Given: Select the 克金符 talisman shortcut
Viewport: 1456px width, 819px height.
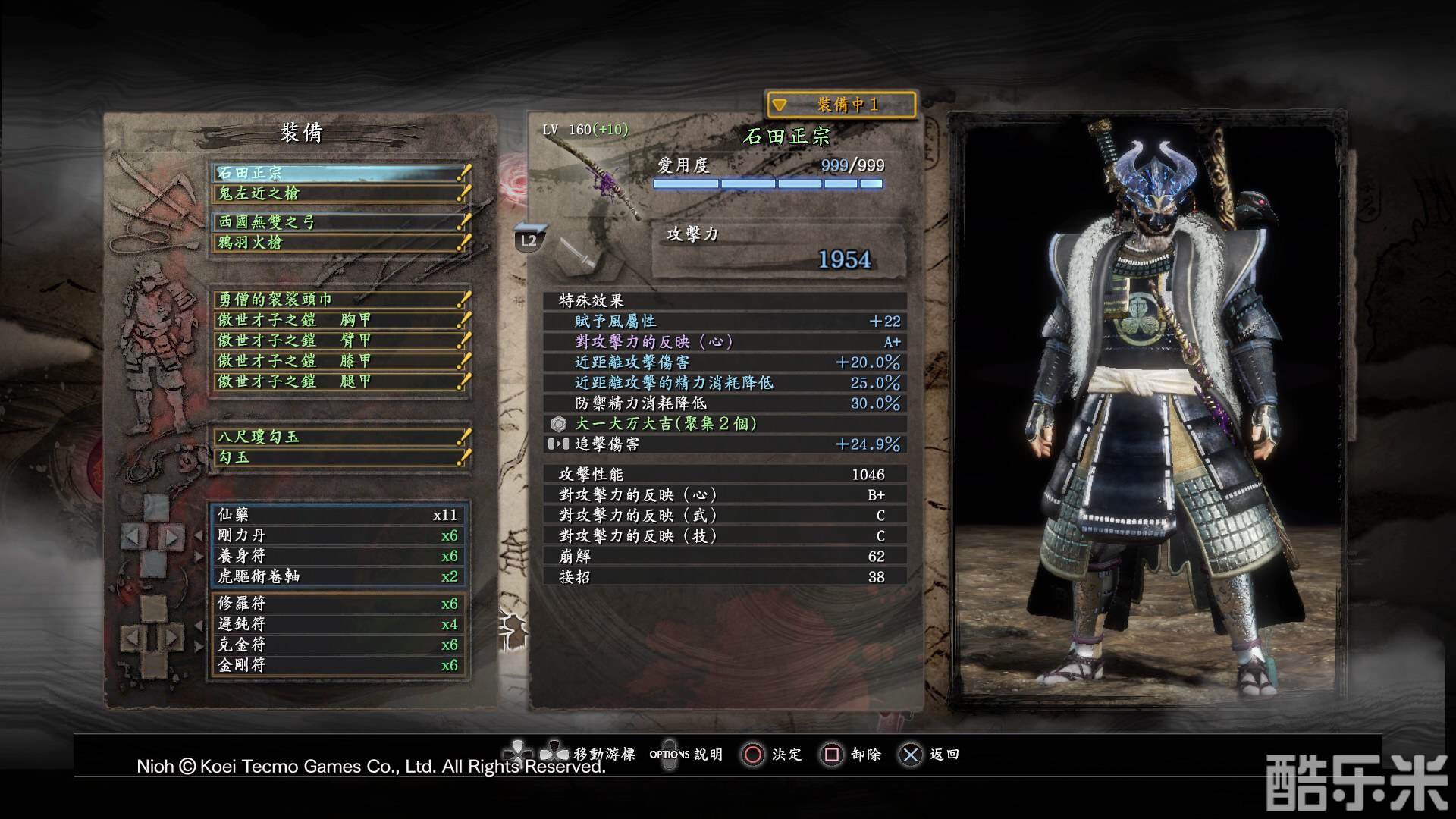Looking at the screenshot, I should (x=338, y=645).
